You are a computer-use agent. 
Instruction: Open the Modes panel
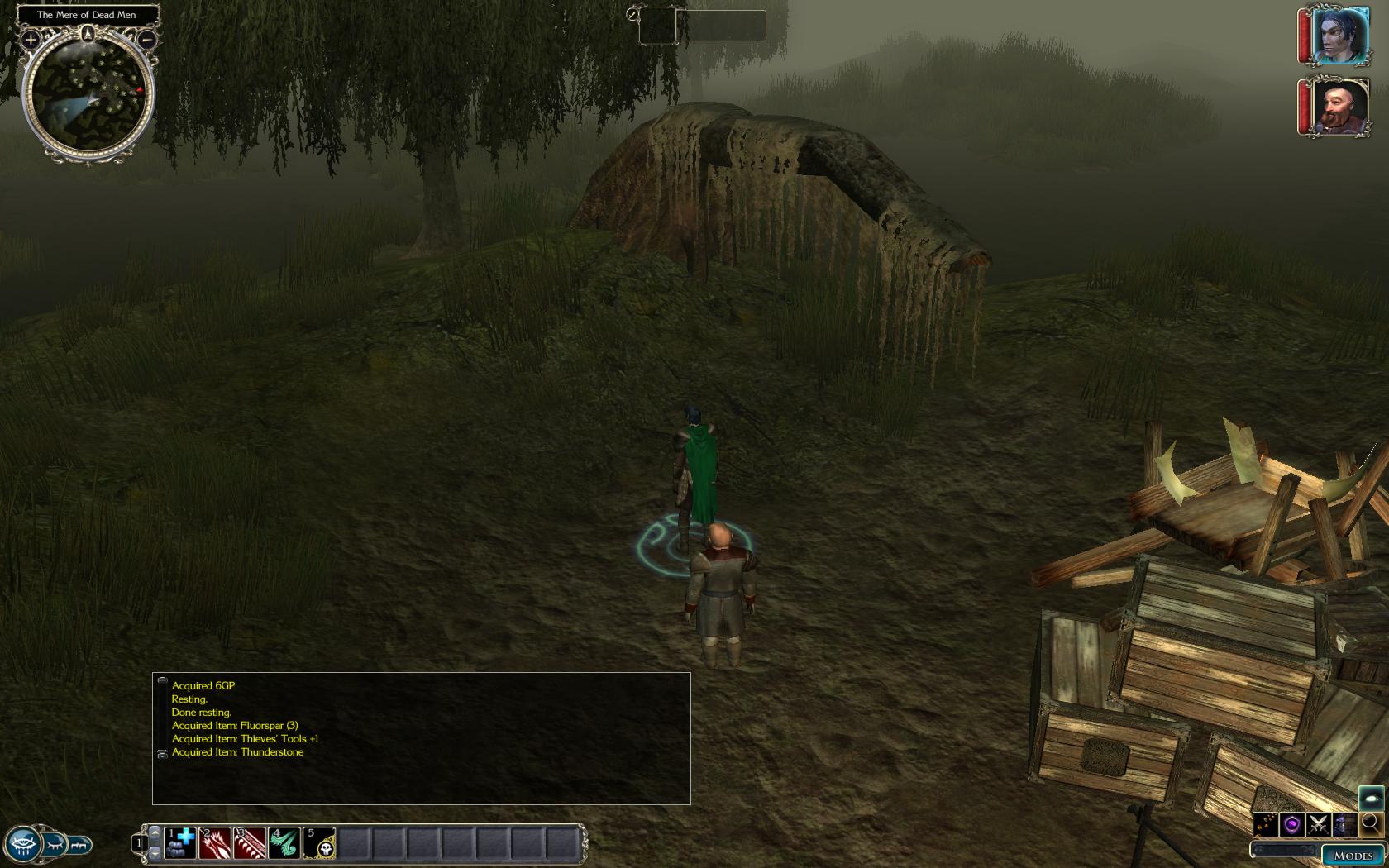point(1353,856)
